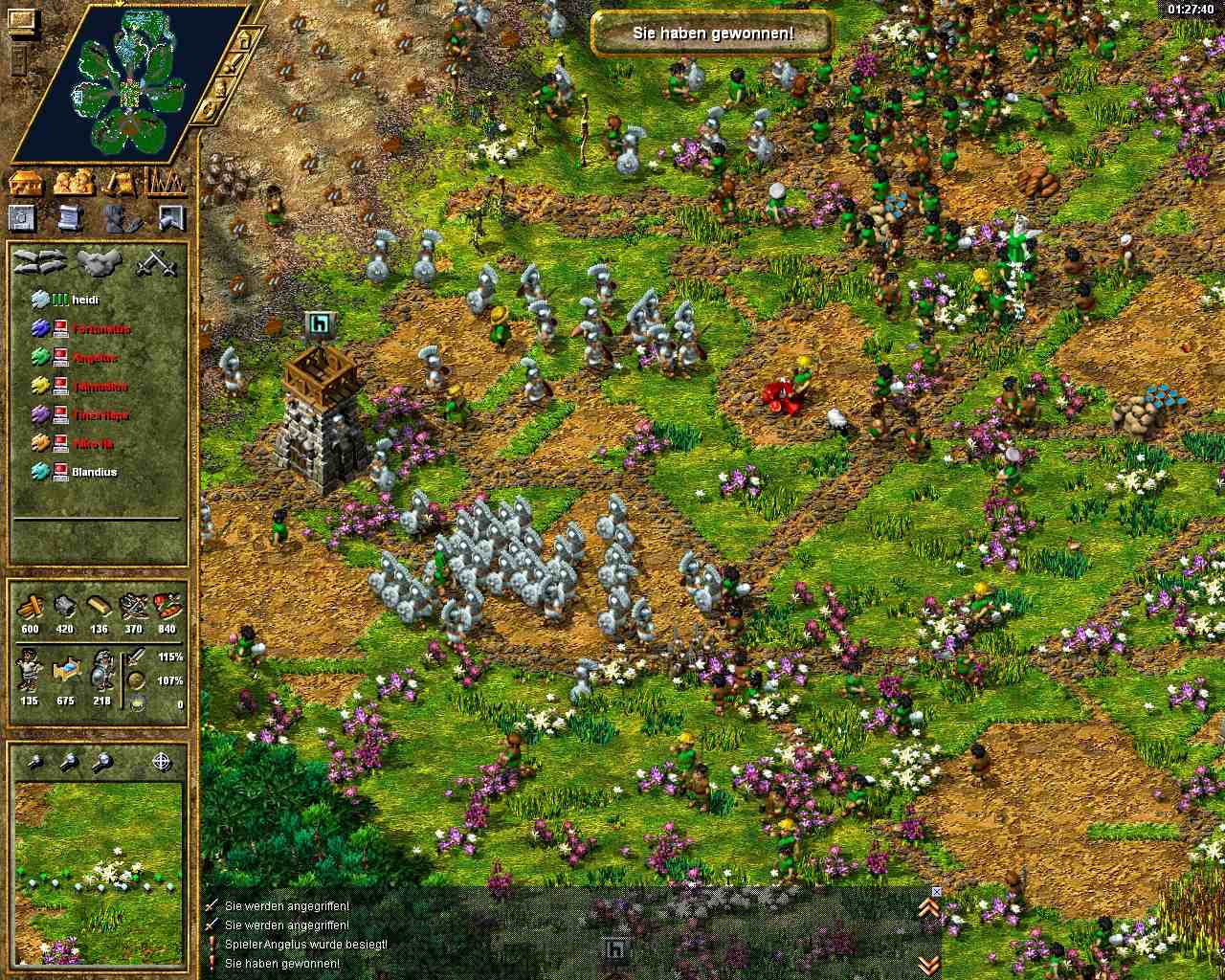Open the scroll mission info icon
The height and width of the screenshot is (980, 1225).
point(69,218)
